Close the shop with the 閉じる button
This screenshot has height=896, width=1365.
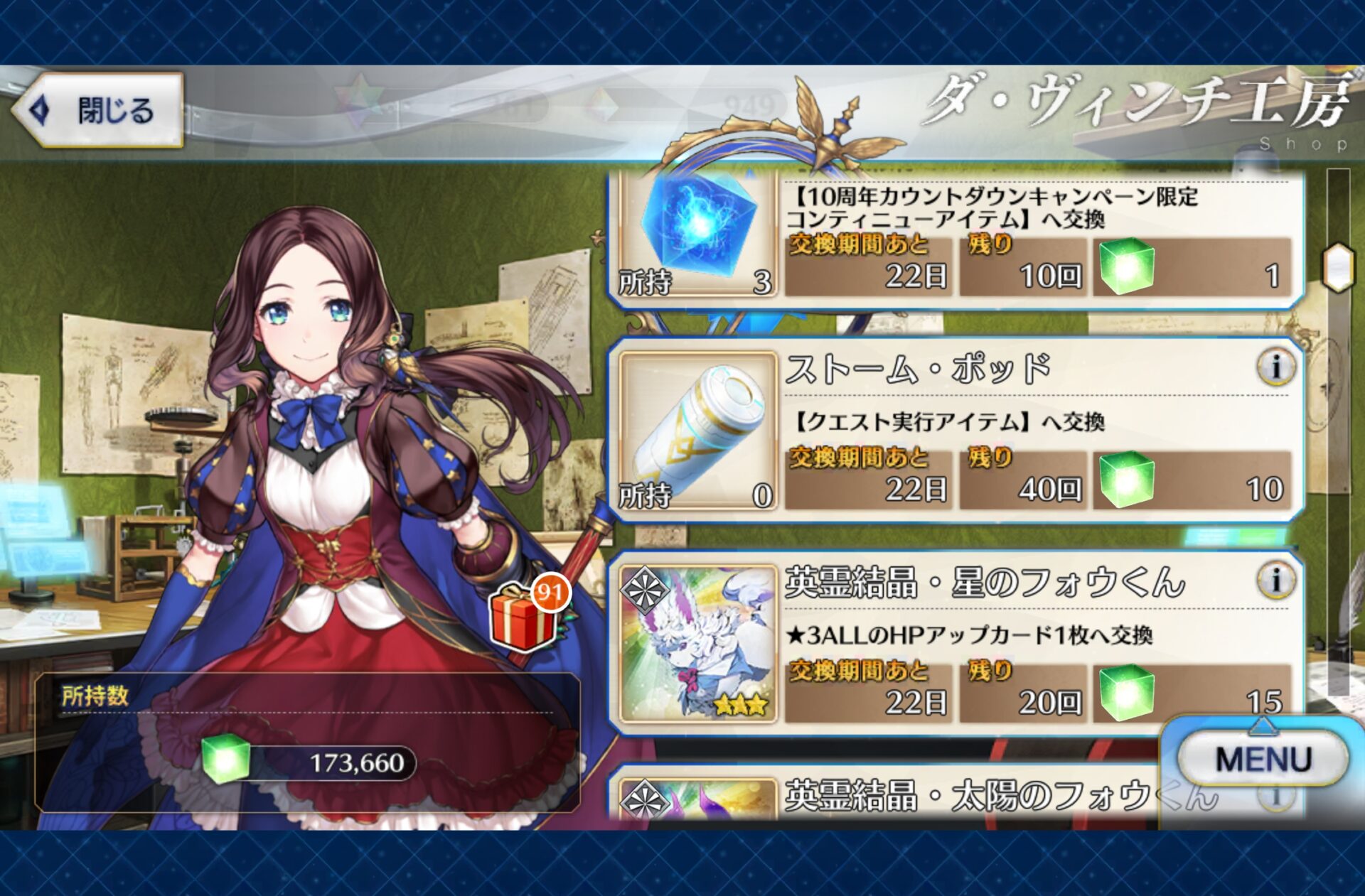point(100,111)
